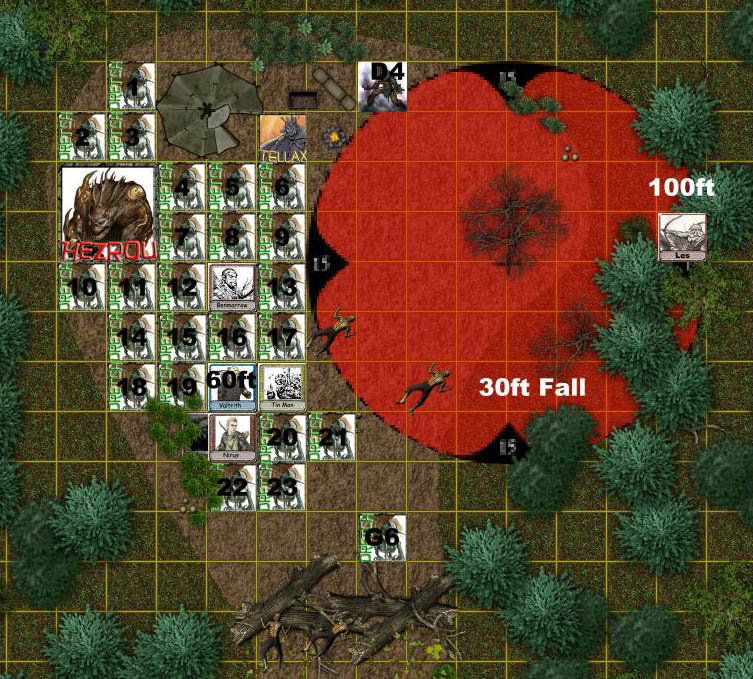Choose the token labeled G6
The image size is (753, 679).
point(383,538)
